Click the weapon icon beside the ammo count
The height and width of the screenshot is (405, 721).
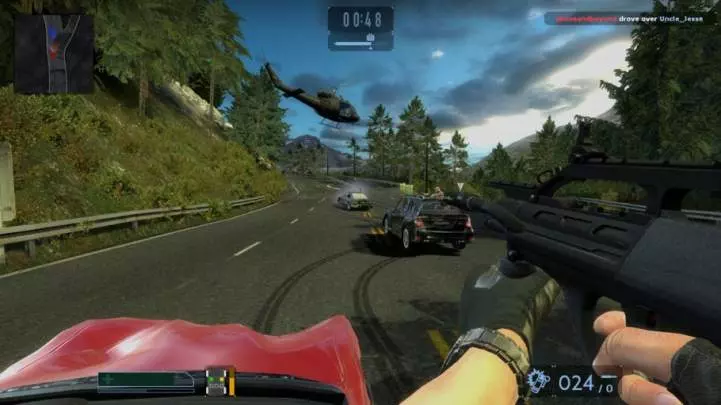(538, 381)
